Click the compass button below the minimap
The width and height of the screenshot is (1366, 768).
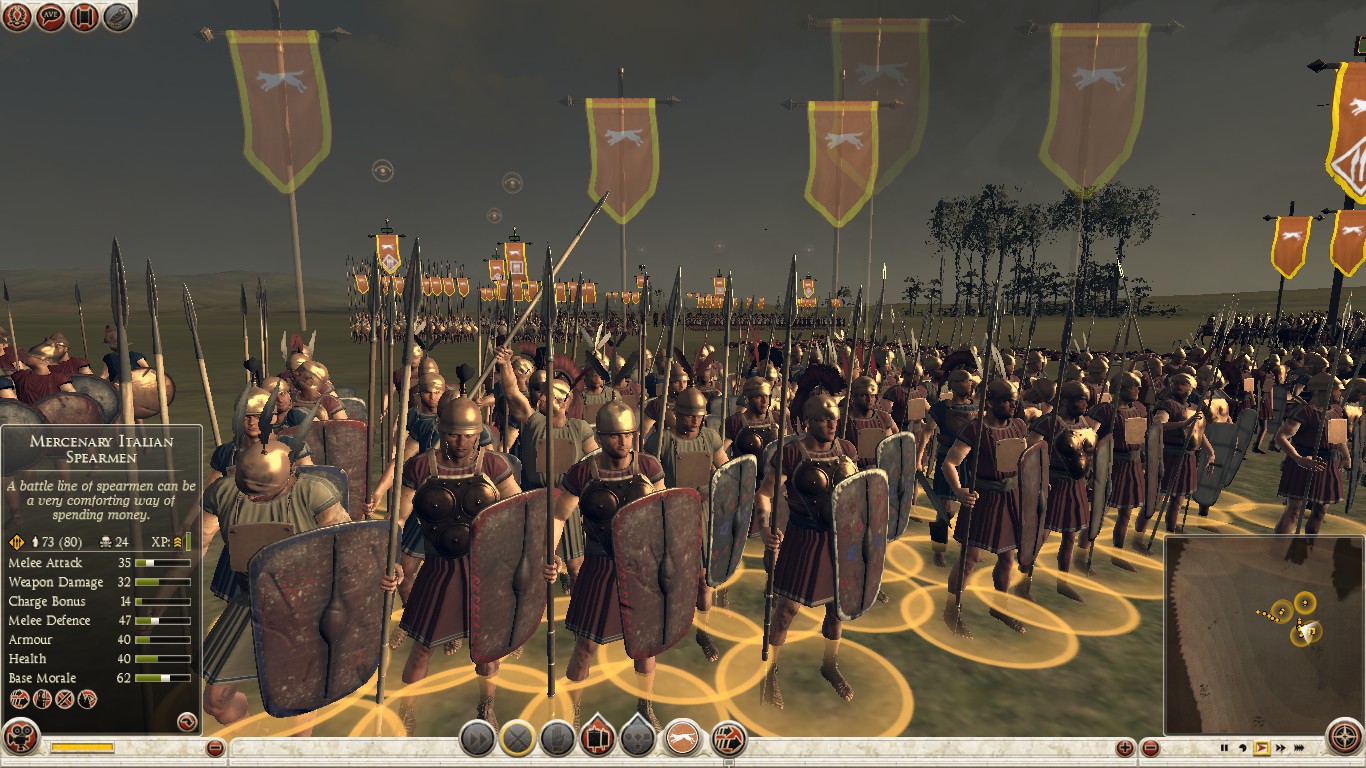[x=1345, y=737]
